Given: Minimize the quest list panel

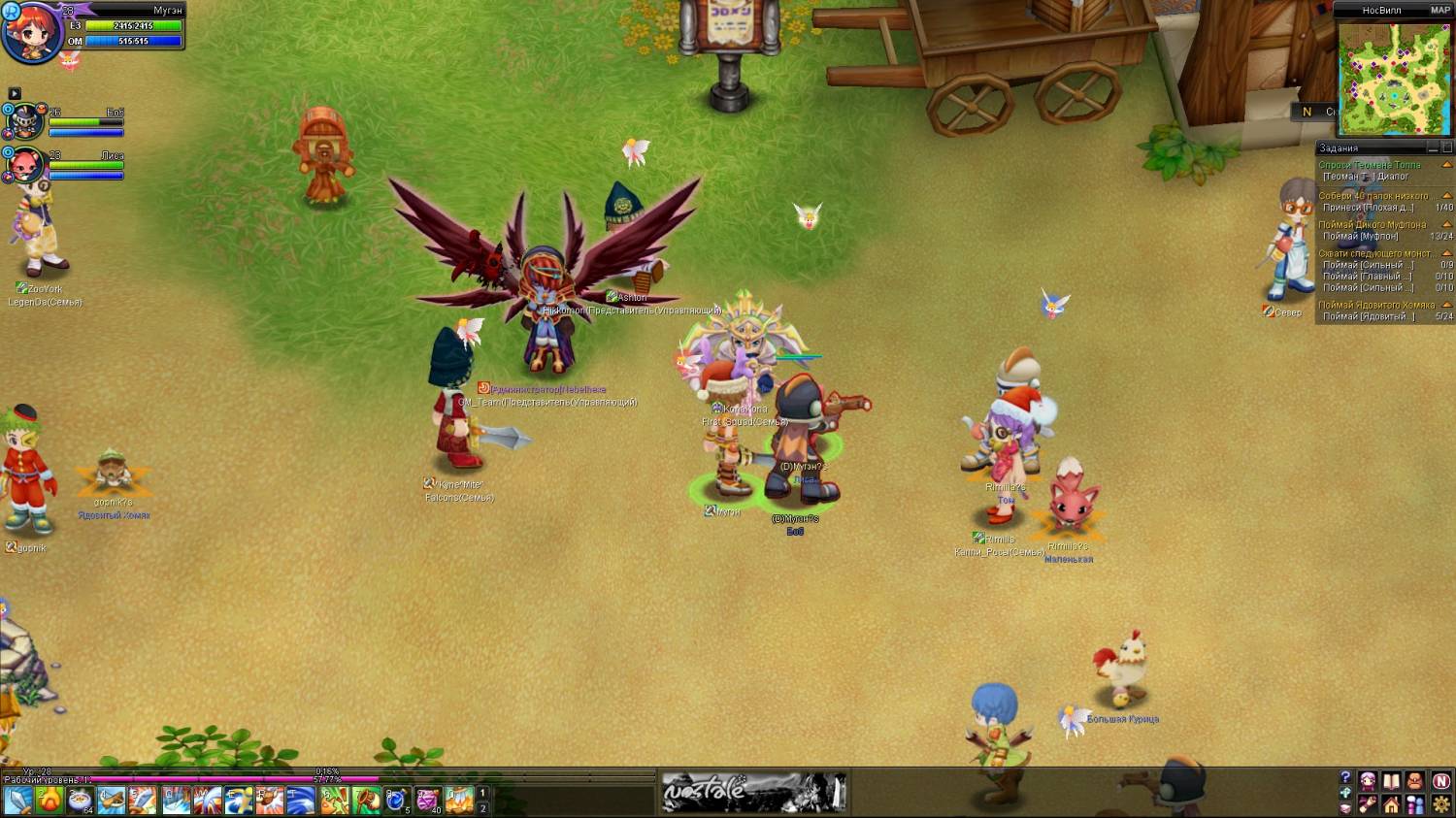Looking at the screenshot, I should 1433,148.
